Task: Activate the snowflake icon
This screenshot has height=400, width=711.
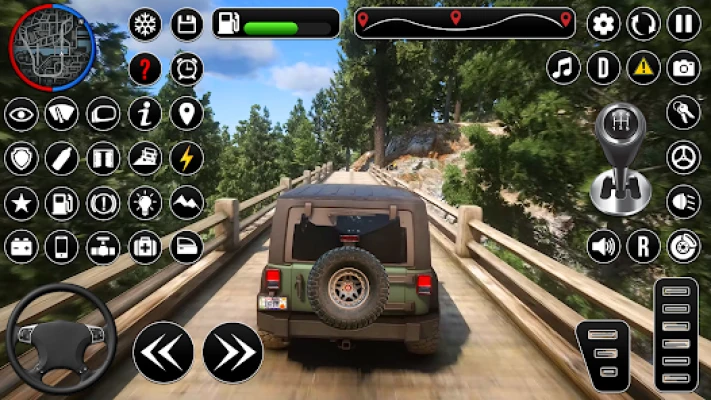Action: tap(145, 24)
